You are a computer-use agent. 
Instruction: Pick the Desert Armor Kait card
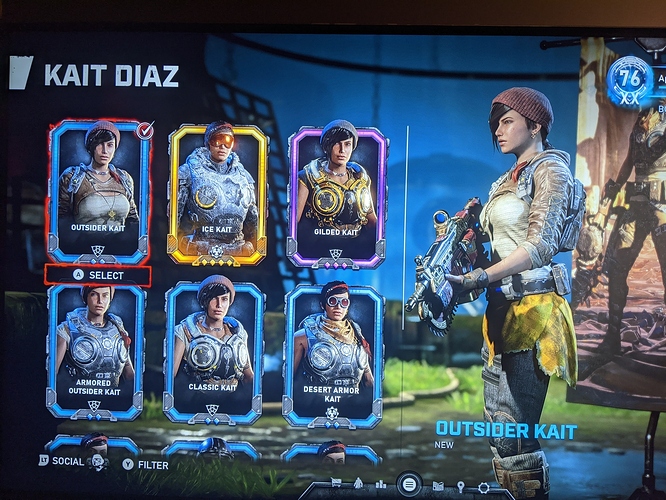click(x=333, y=352)
